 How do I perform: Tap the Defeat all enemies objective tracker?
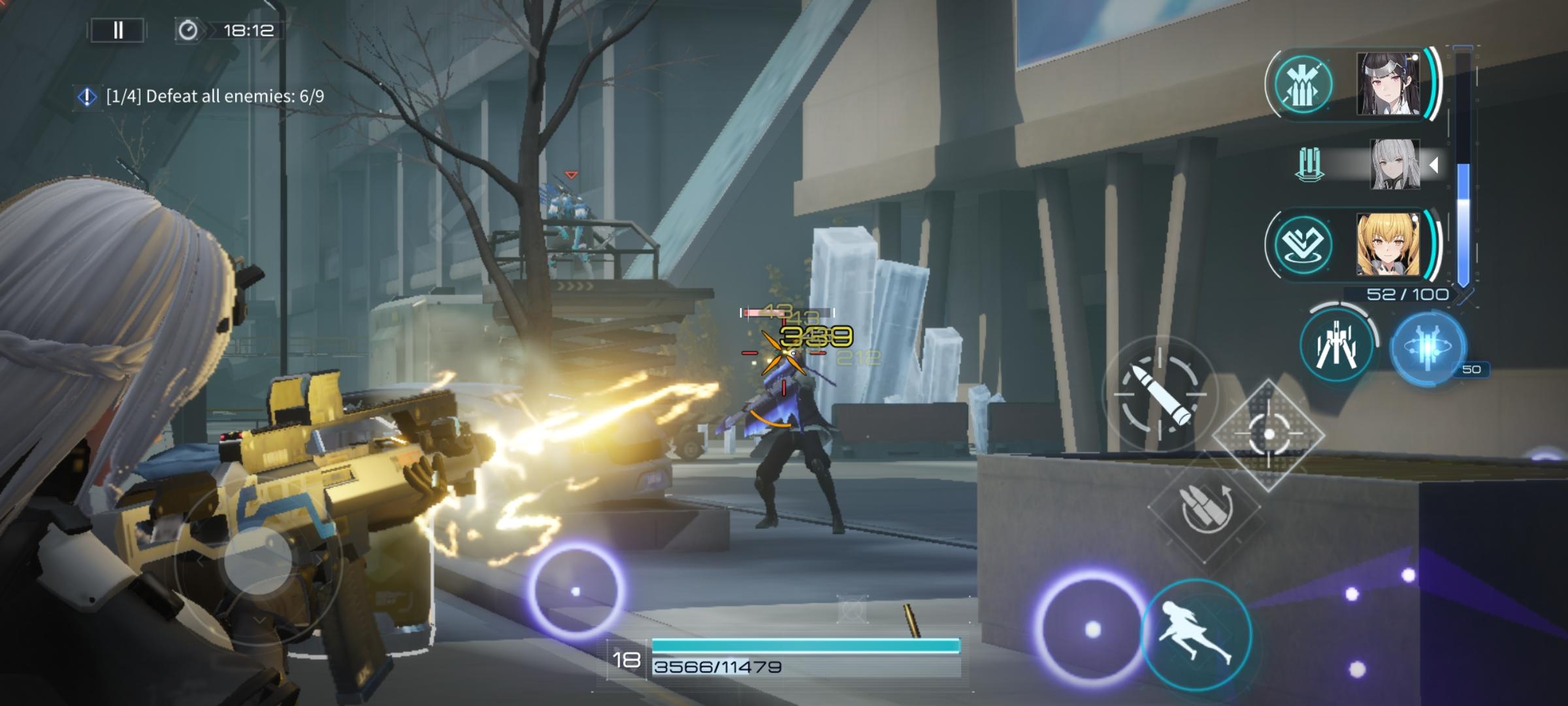pyautogui.click(x=203, y=97)
